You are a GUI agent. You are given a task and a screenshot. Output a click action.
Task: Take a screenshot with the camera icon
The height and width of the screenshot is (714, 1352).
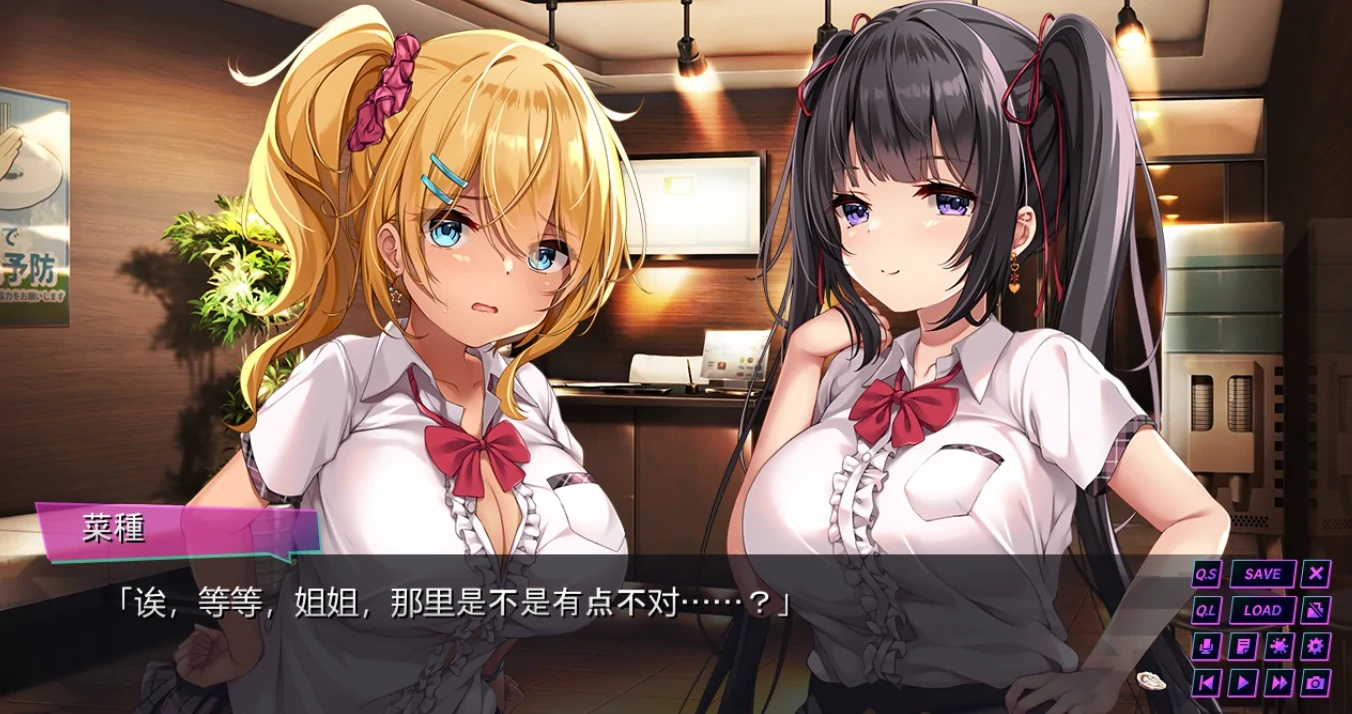pyautogui.click(x=1316, y=682)
